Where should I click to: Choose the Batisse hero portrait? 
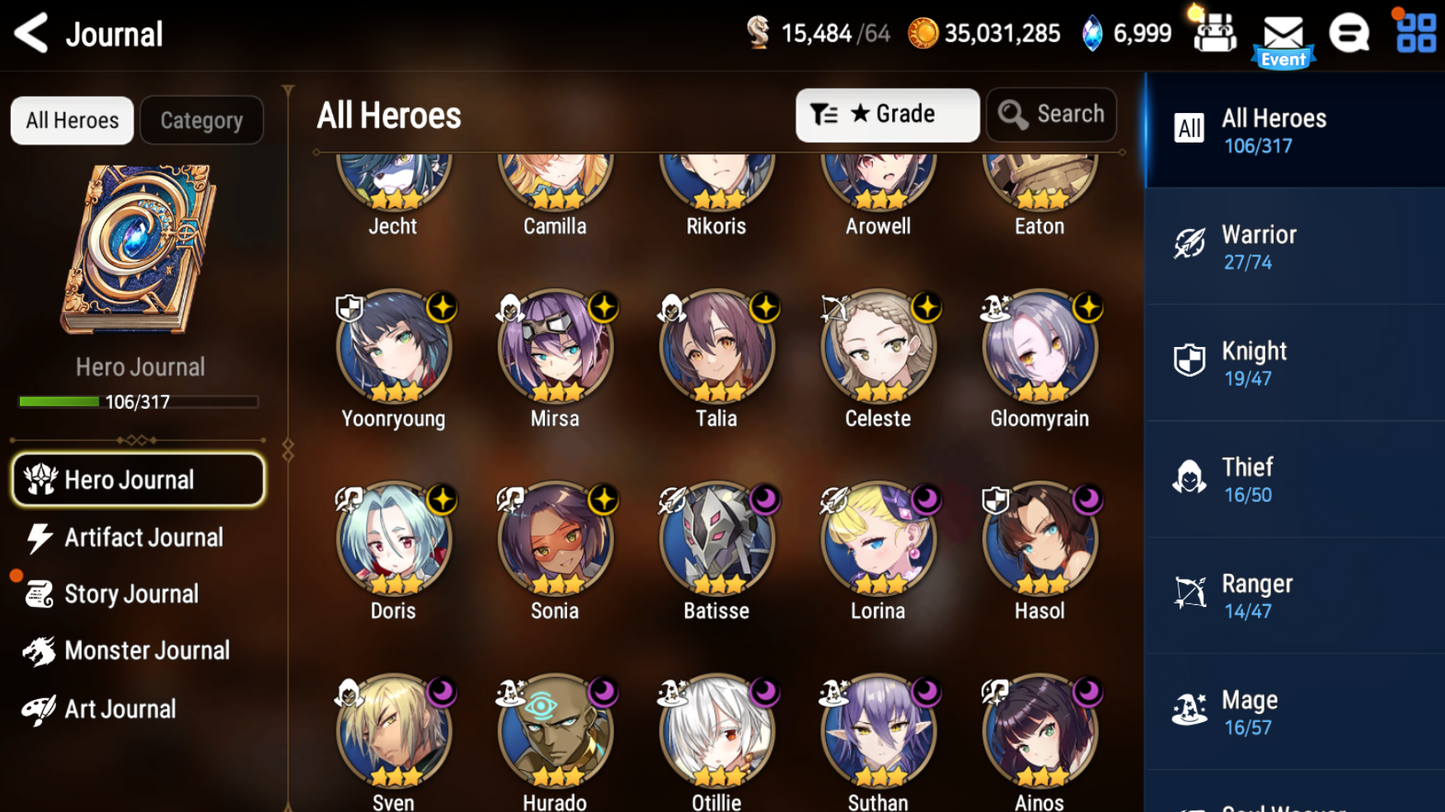716,539
